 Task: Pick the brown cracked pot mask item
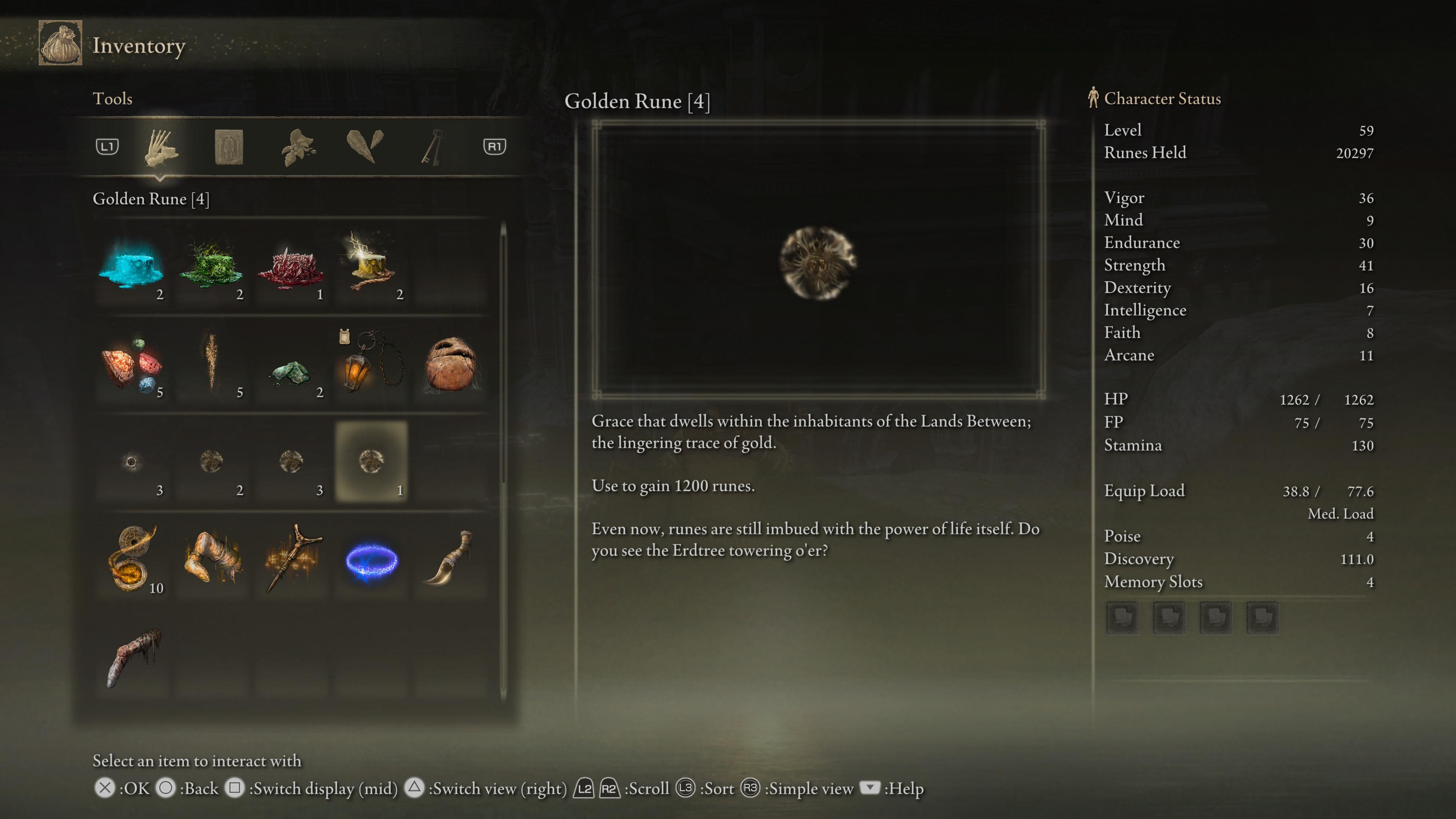pyautogui.click(x=450, y=364)
